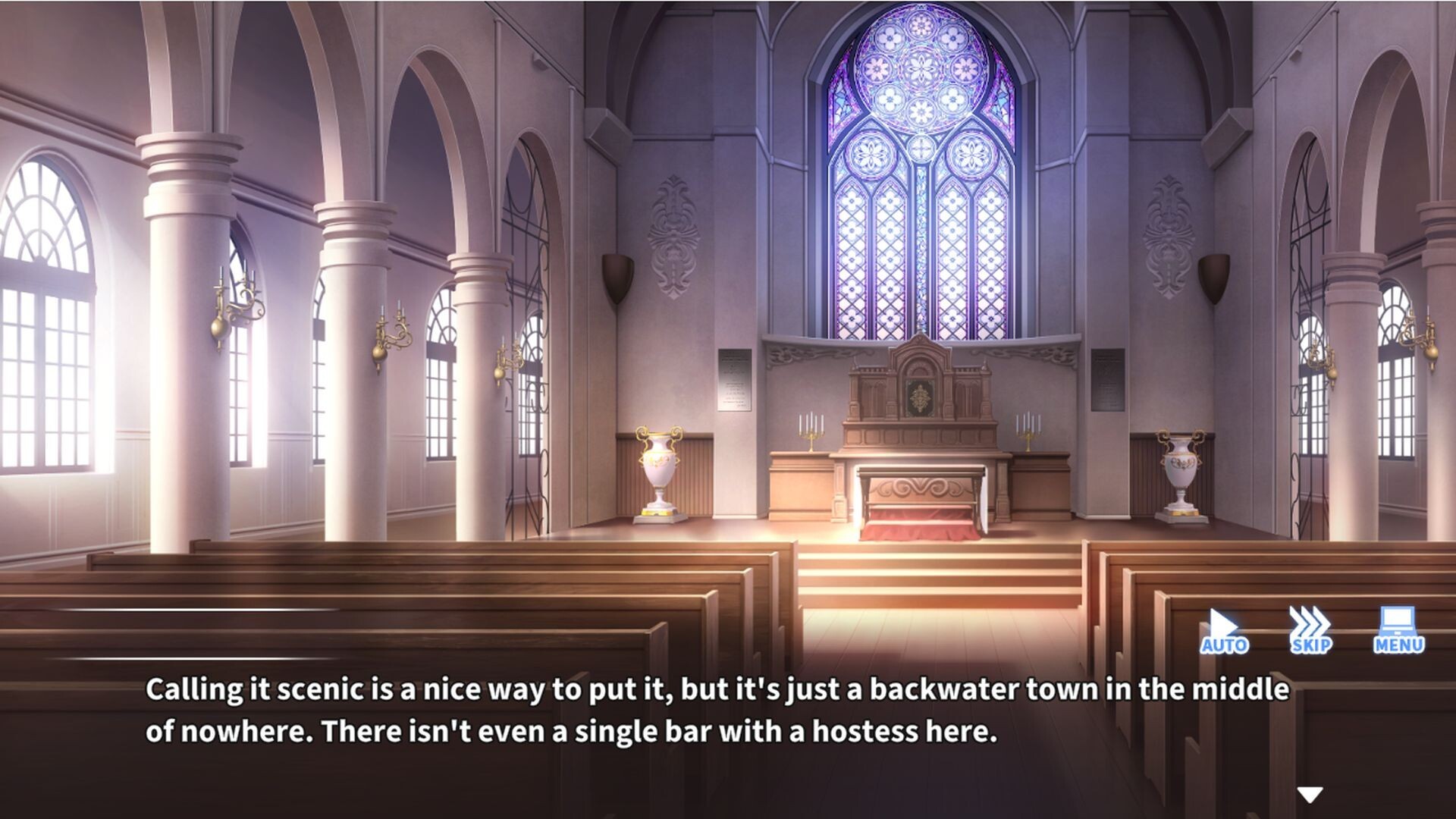
Task: Enable AUTO text advance mode
Action: (x=1223, y=631)
